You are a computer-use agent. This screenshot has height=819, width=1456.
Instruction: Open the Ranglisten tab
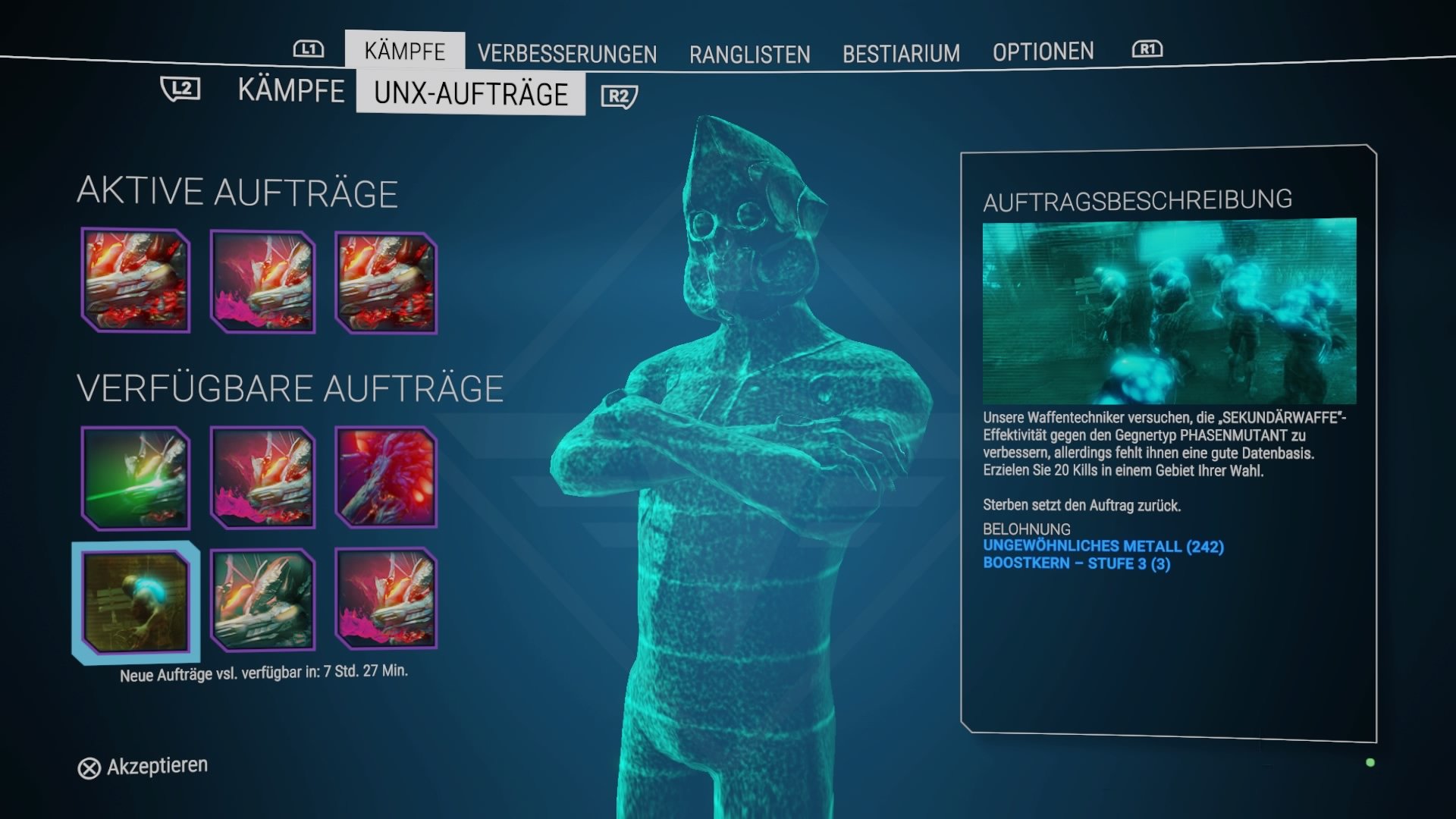click(x=749, y=55)
